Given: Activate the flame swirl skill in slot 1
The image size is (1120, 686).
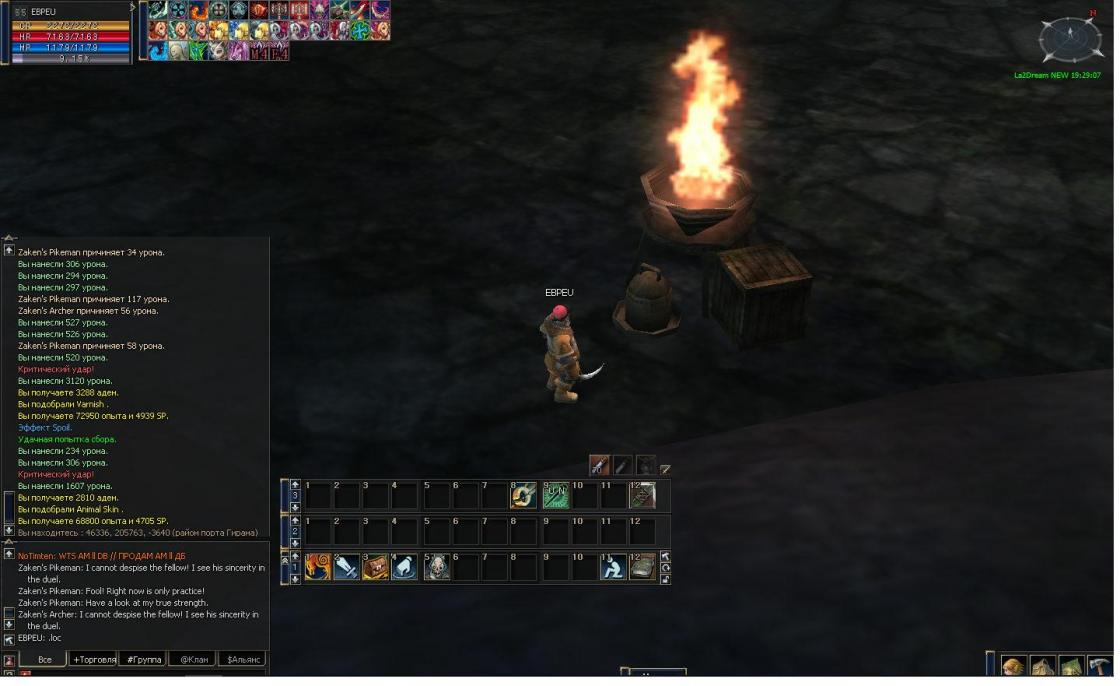Looking at the screenshot, I should 318,567.
